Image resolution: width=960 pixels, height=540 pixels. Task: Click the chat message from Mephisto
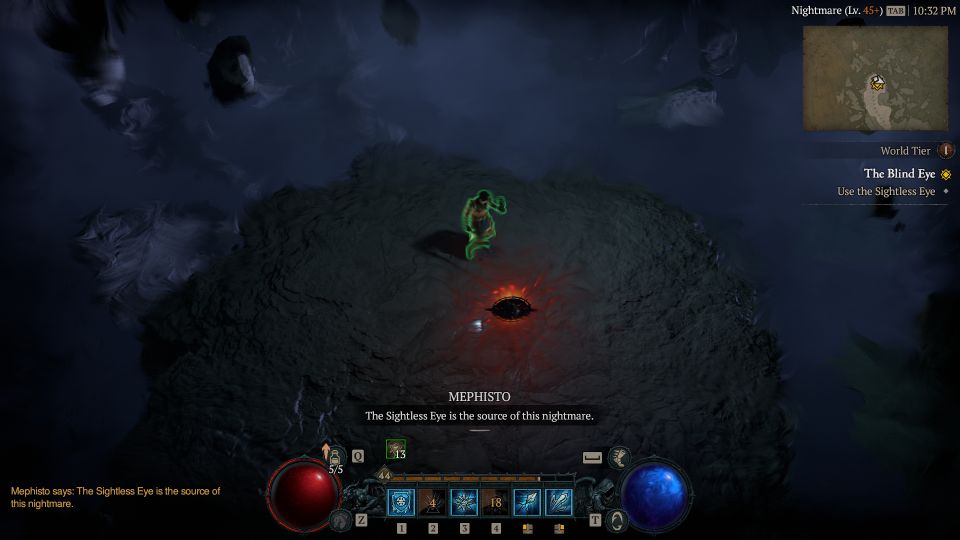115,497
